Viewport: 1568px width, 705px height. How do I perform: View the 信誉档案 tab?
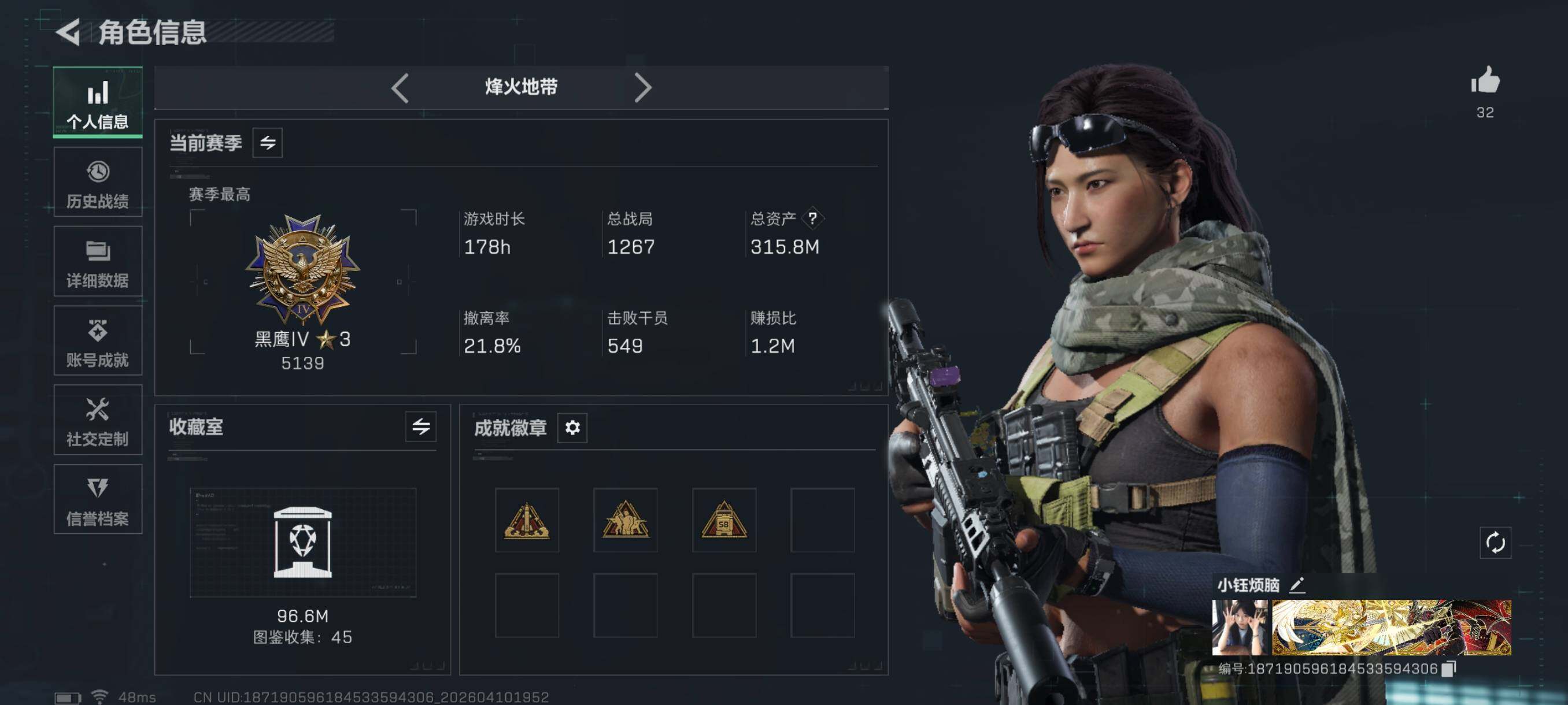coord(97,499)
